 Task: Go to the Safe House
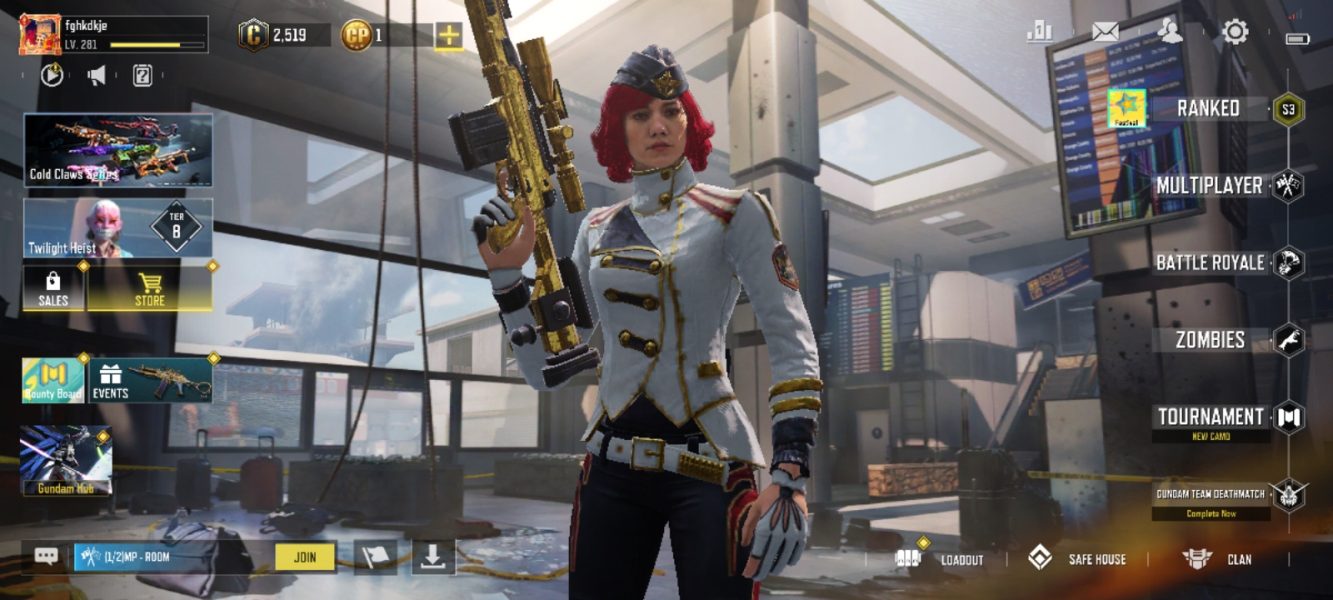click(x=1078, y=559)
